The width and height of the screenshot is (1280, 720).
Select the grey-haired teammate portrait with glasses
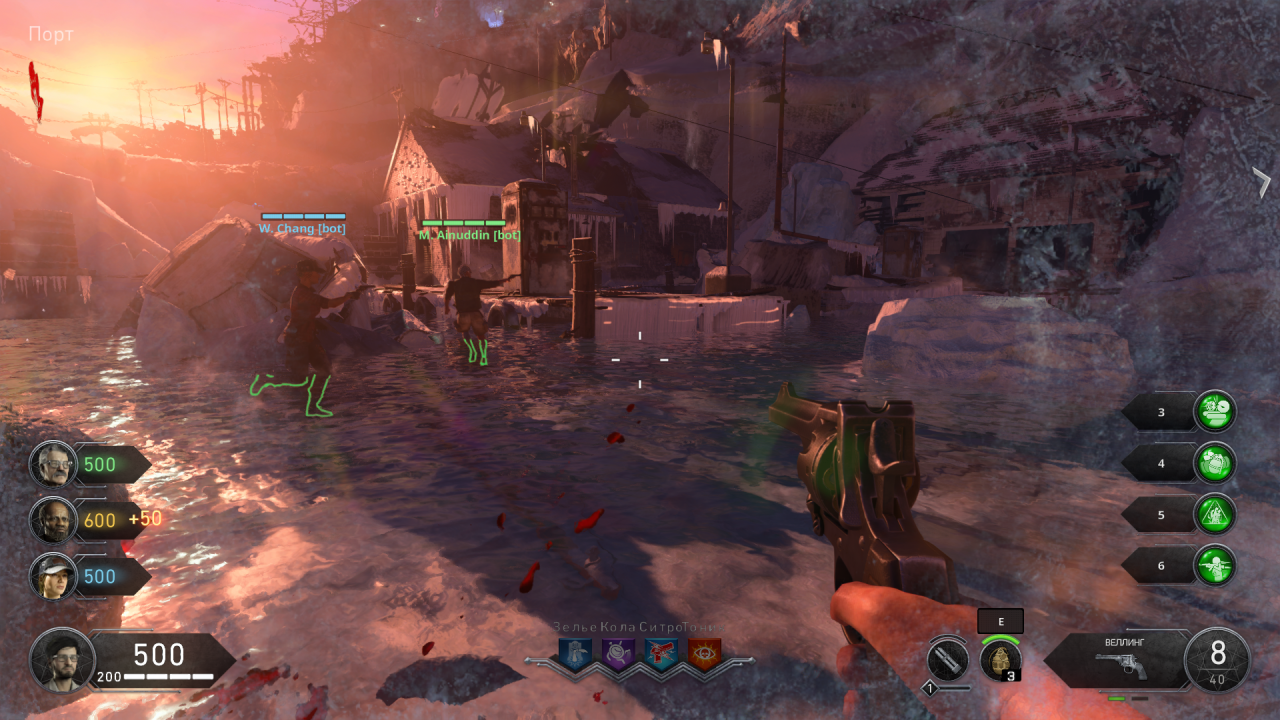[53, 464]
